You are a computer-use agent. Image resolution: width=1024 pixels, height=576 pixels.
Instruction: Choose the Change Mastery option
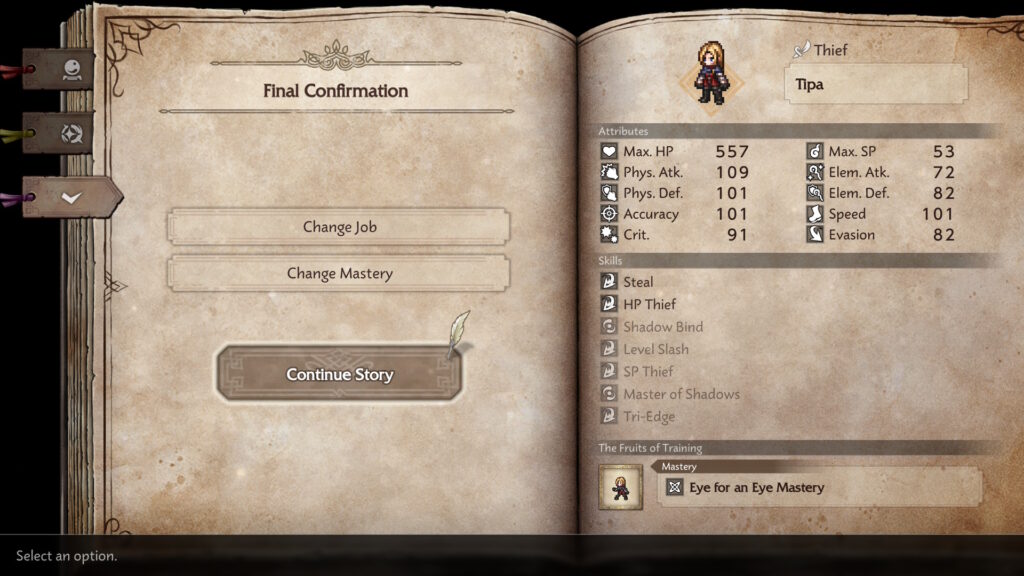coord(339,273)
